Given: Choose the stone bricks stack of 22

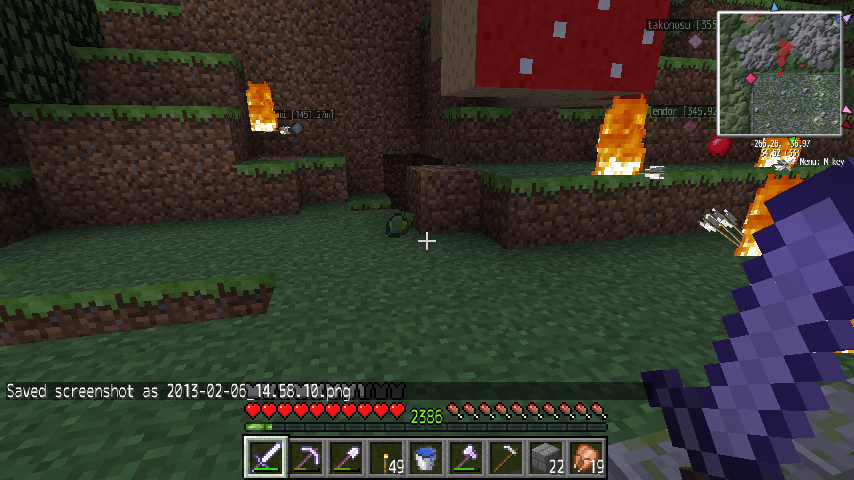Looking at the screenshot, I should coord(546,458).
